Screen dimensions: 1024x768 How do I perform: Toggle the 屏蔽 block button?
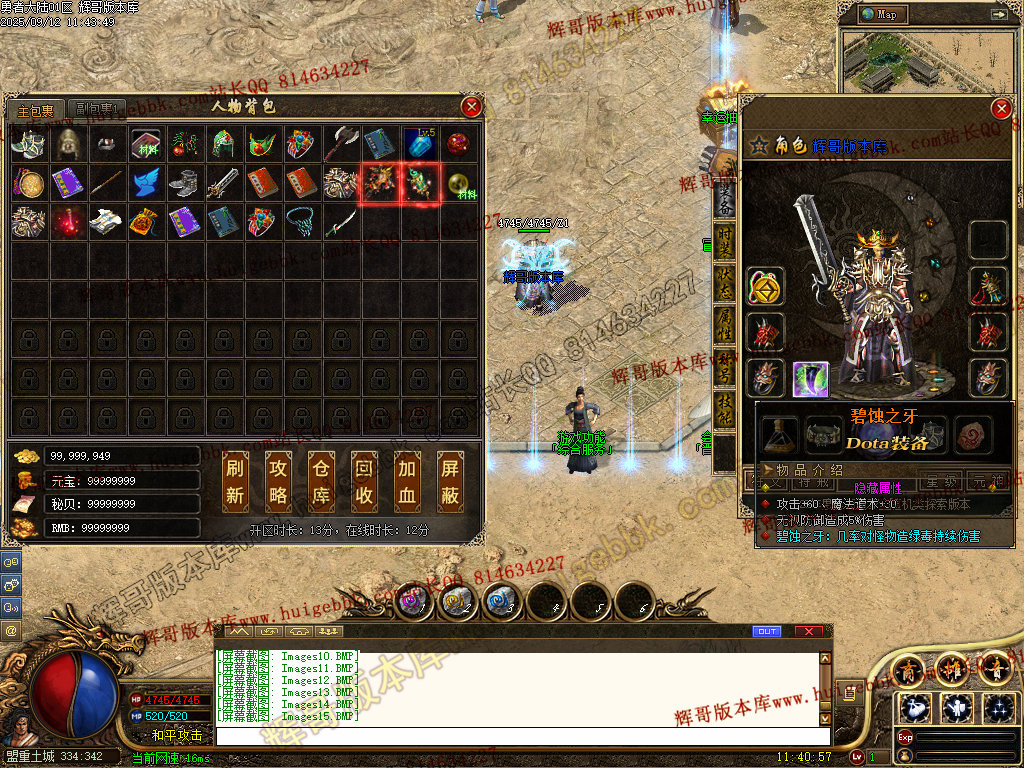pyautogui.click(x=451, y=481)
